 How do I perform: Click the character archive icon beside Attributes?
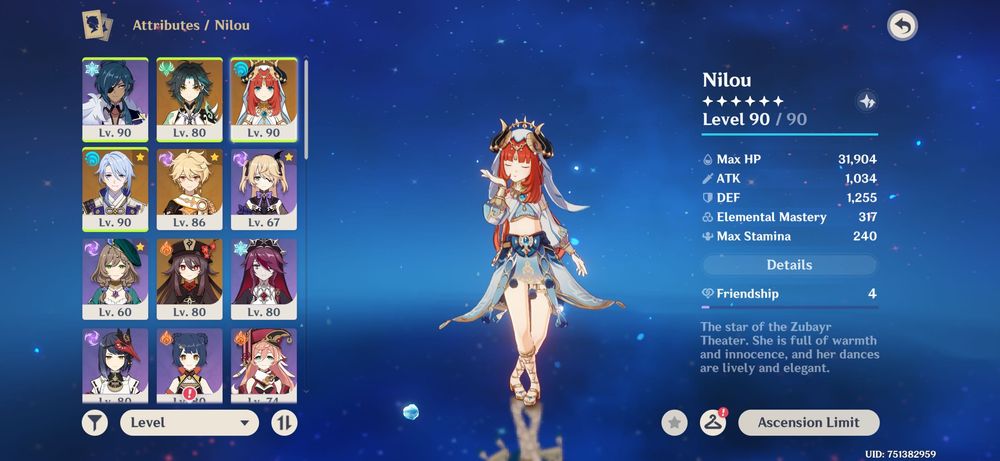97,25
